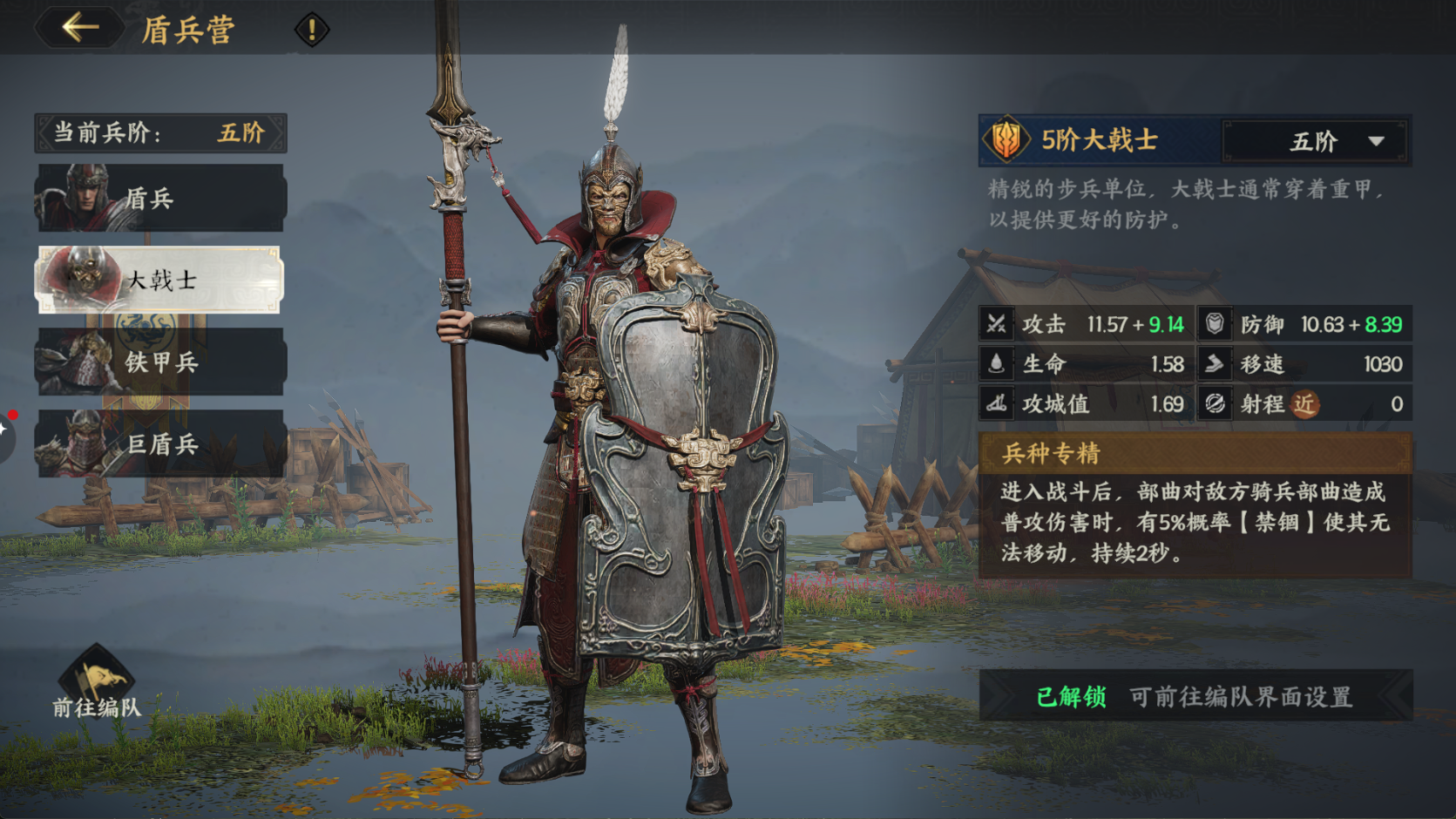Click the 近 range badge
The height and width of the screenshot is (819, 1456).
coord(1306,404)
